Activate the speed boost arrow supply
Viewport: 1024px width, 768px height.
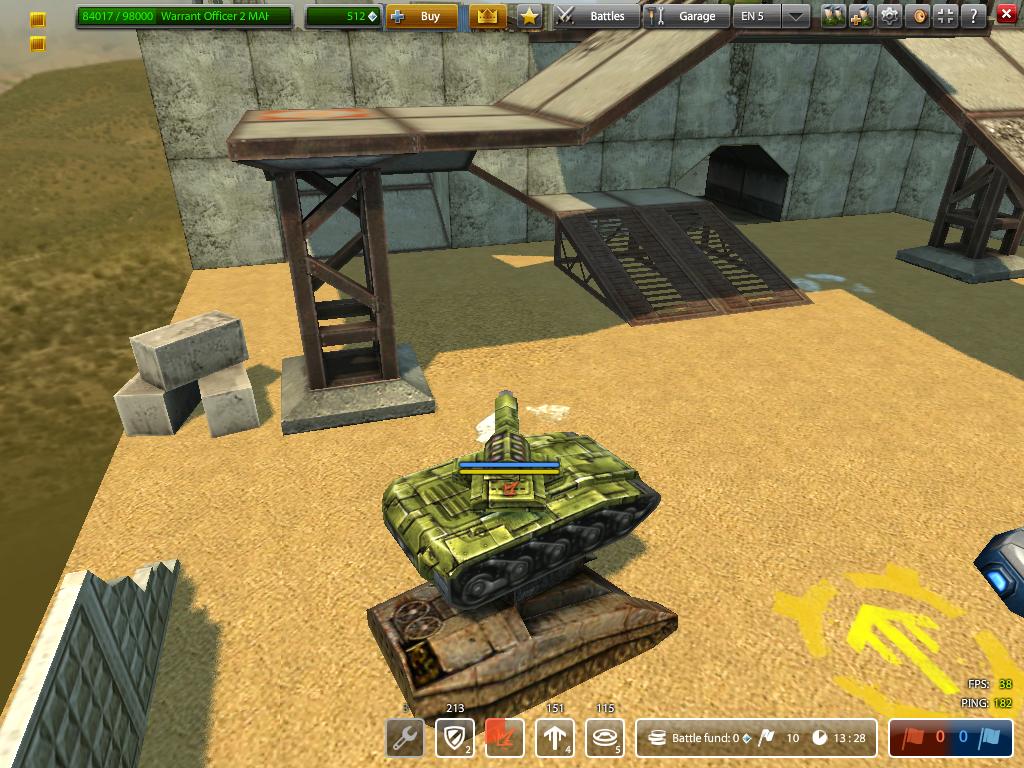[554, 739]
